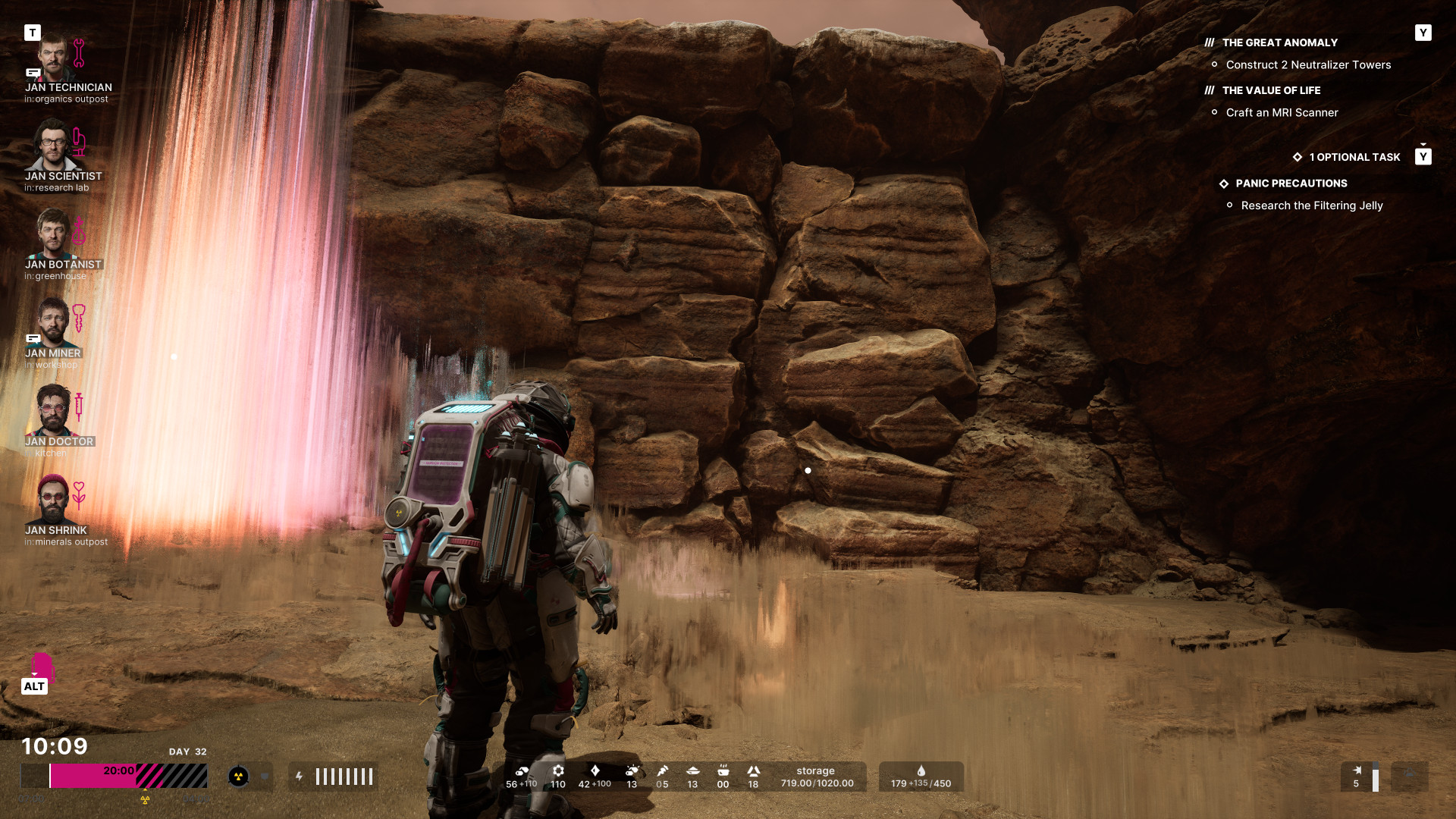Select the pink backpack icon above ALT
This screenshot has width=1456, height=819.
42,666
